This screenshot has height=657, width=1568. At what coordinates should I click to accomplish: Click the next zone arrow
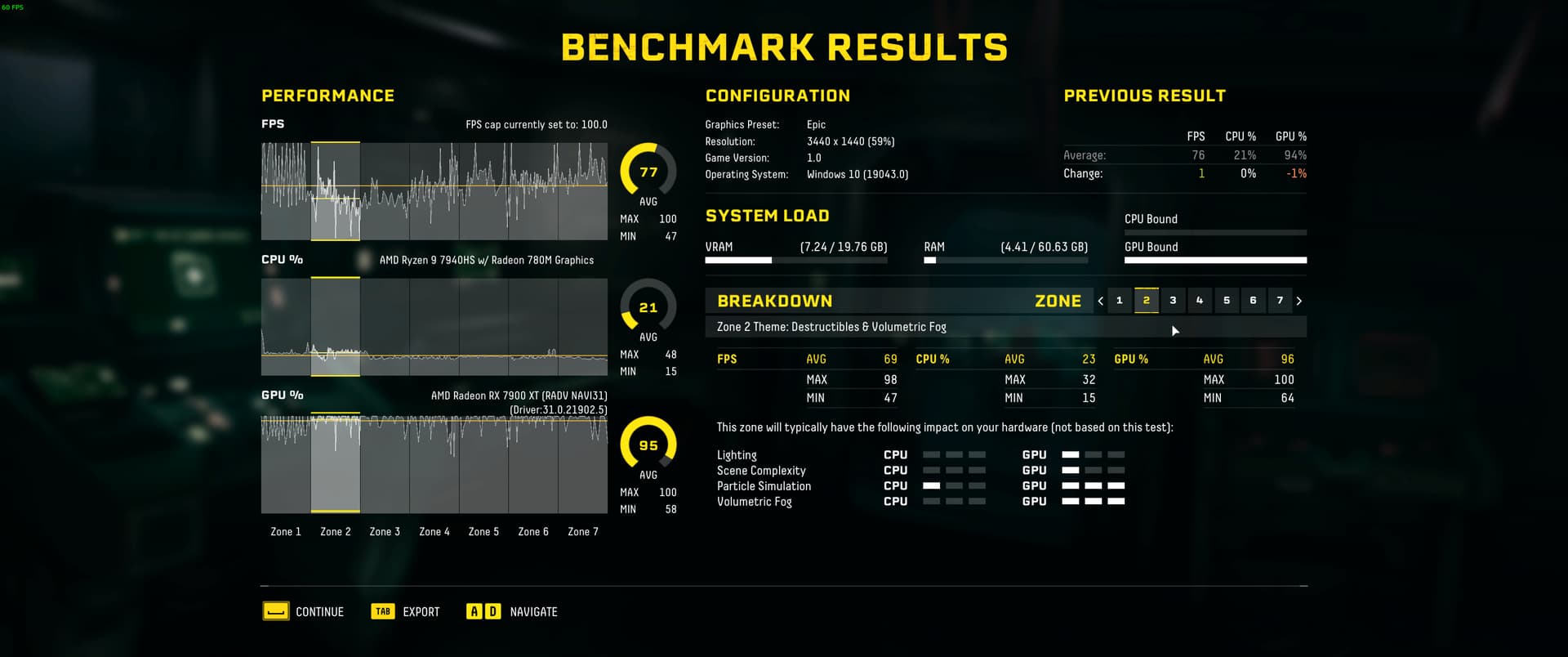point(1299,301)
